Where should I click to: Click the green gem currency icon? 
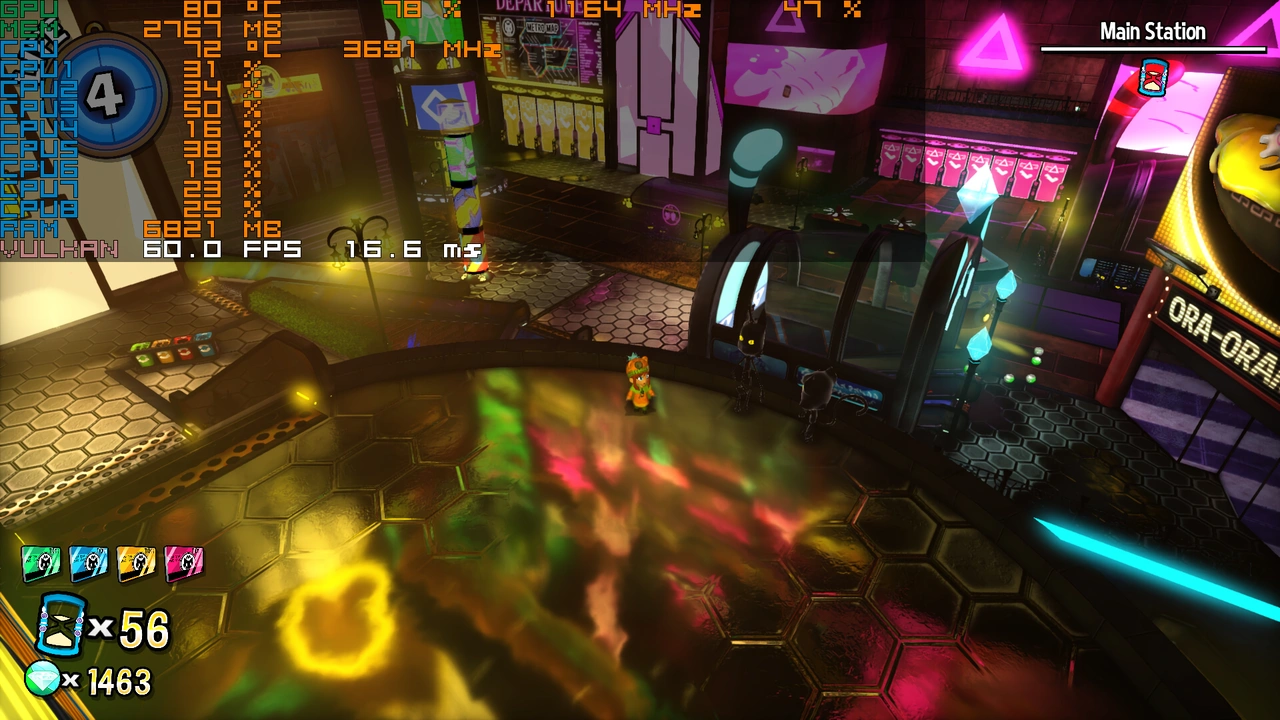pos(42,679)
